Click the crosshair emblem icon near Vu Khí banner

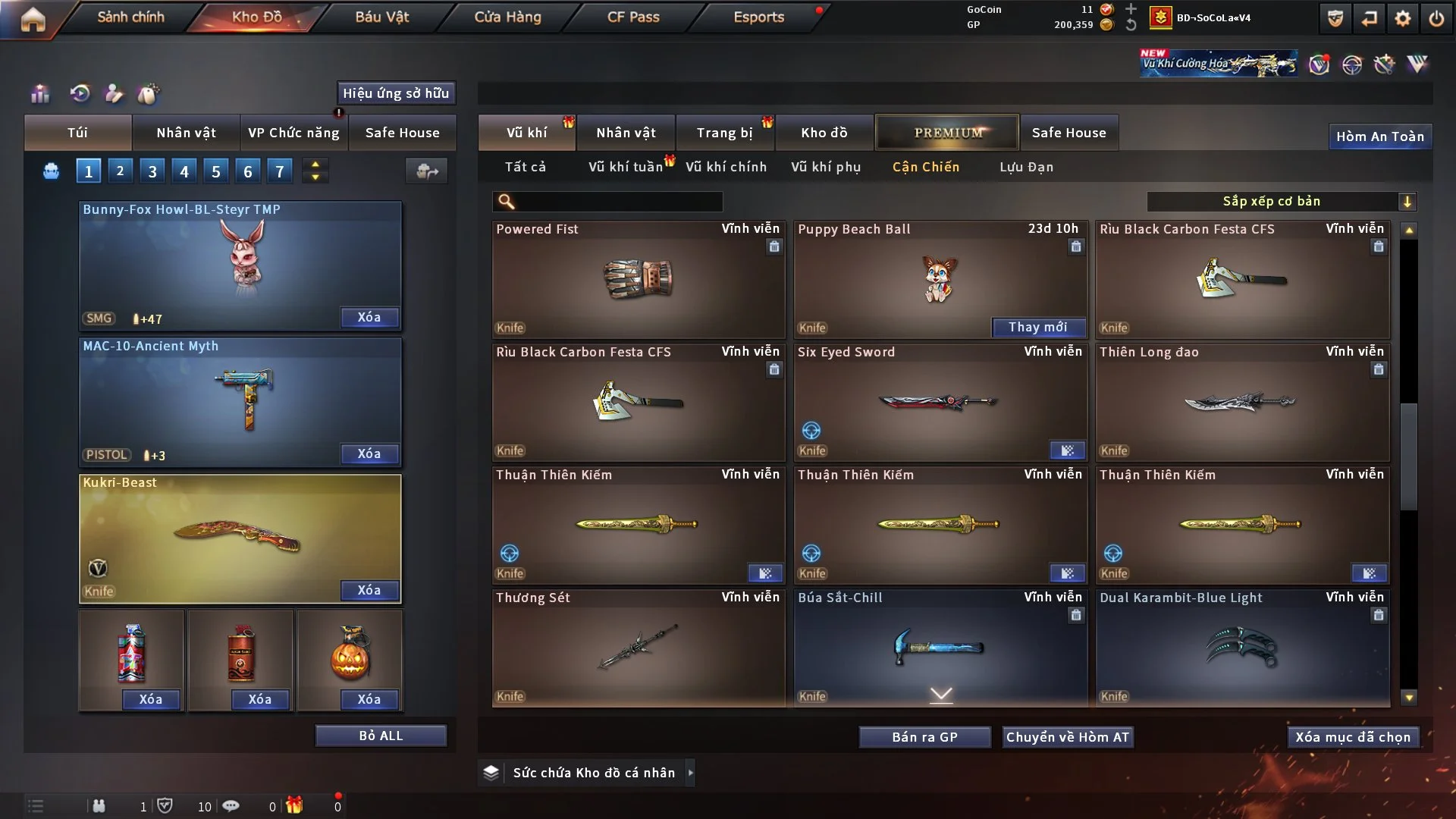1354,64
